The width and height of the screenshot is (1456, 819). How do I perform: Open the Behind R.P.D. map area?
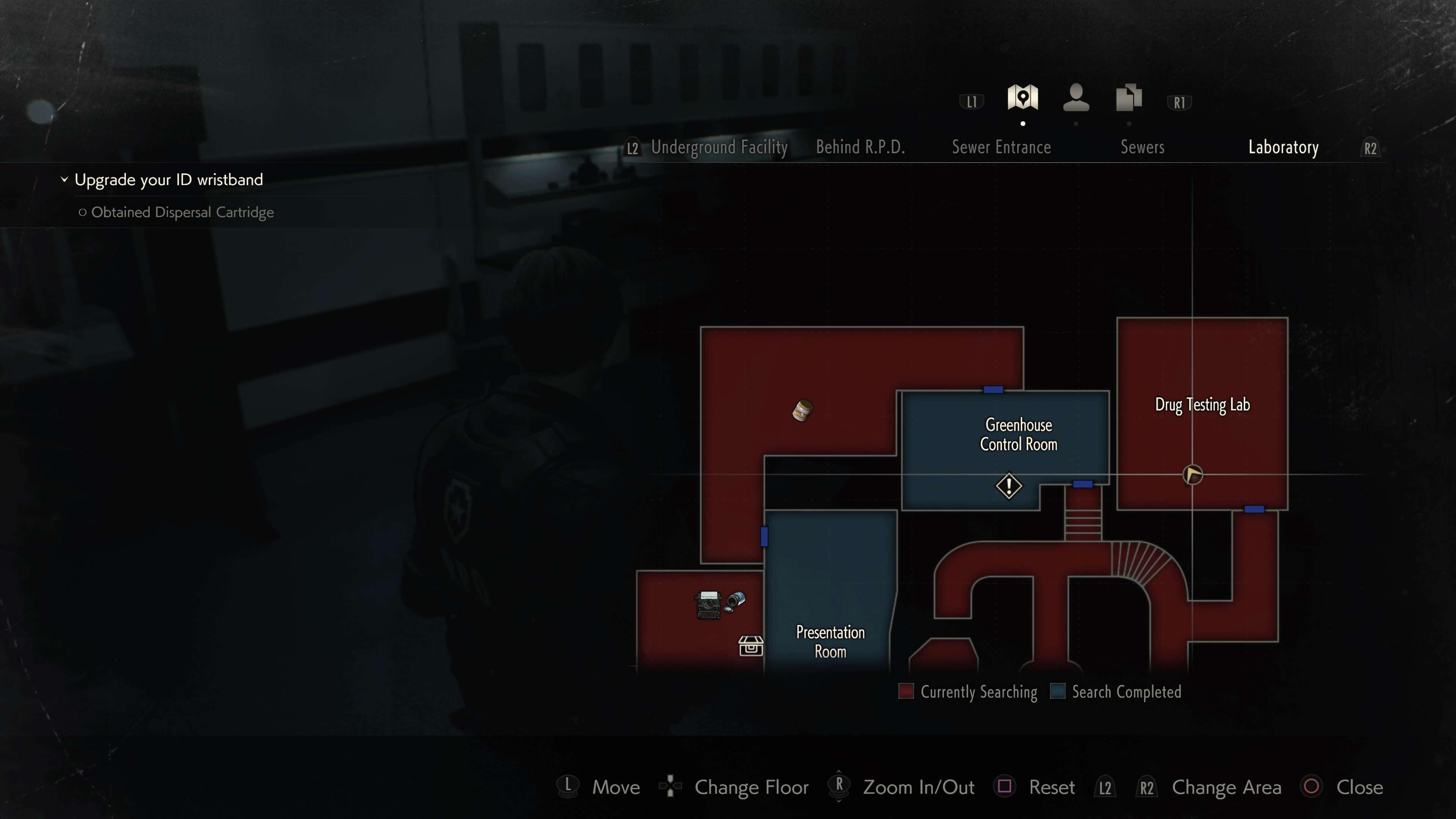(x=860, y=147)
